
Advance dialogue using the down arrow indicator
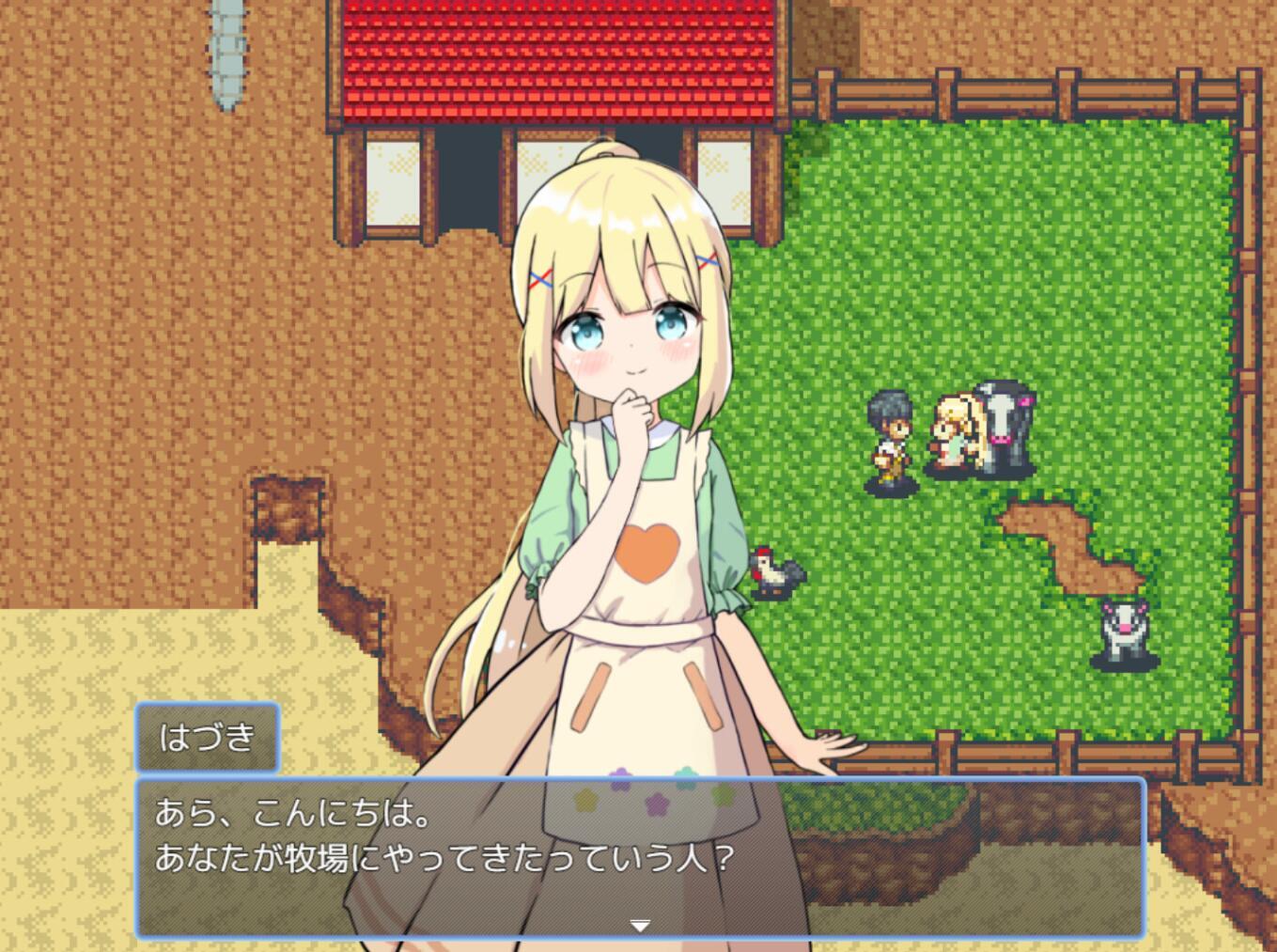[x=640, y=924]
